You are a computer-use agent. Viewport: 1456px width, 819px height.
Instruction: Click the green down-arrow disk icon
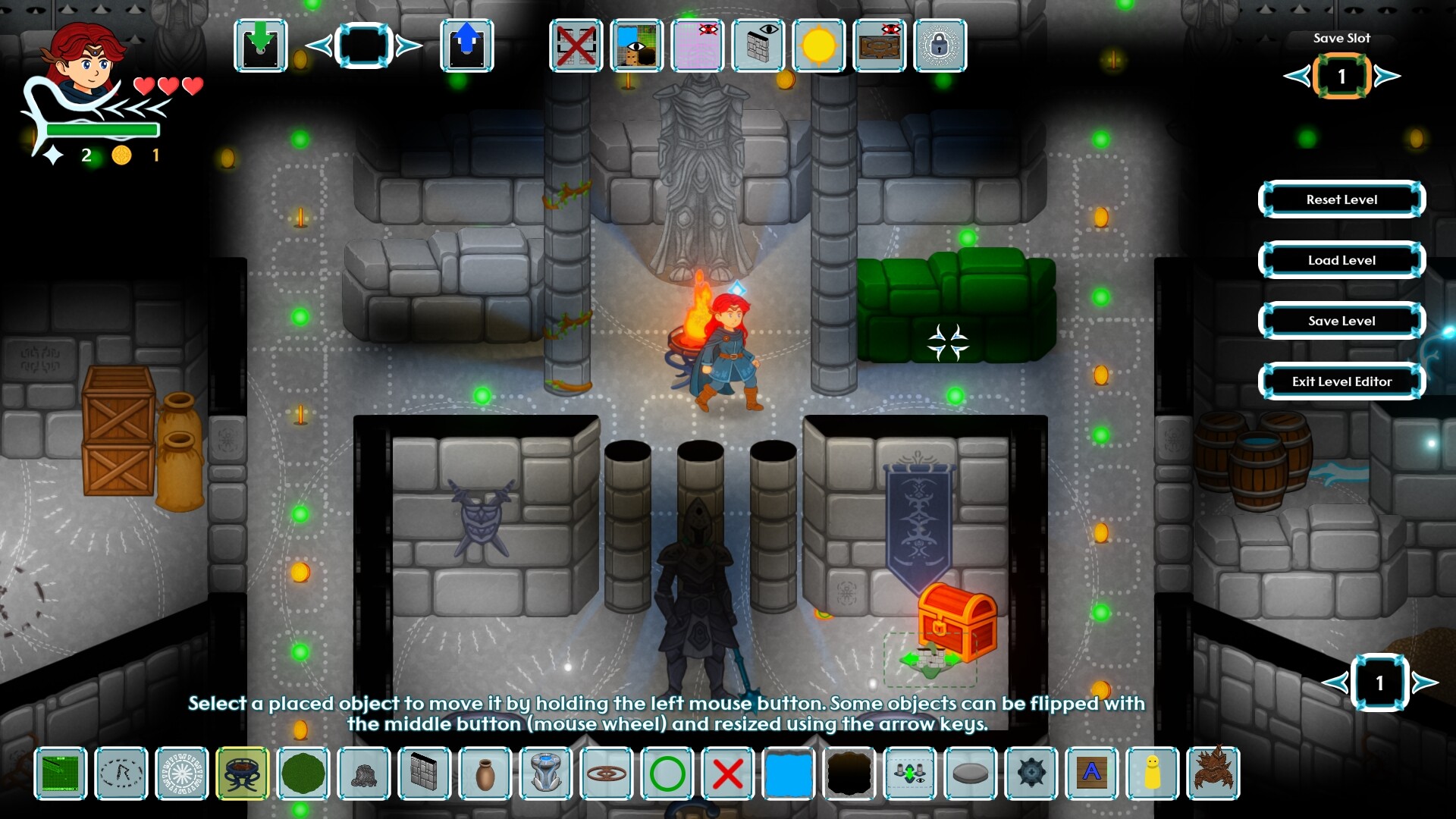(x=261, y=45)
